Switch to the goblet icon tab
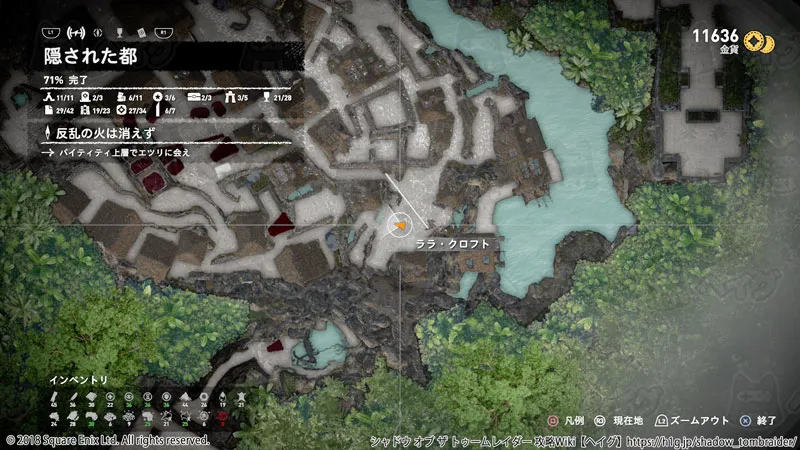The width and height of the screenshot is (800, 450). [122, 33]
